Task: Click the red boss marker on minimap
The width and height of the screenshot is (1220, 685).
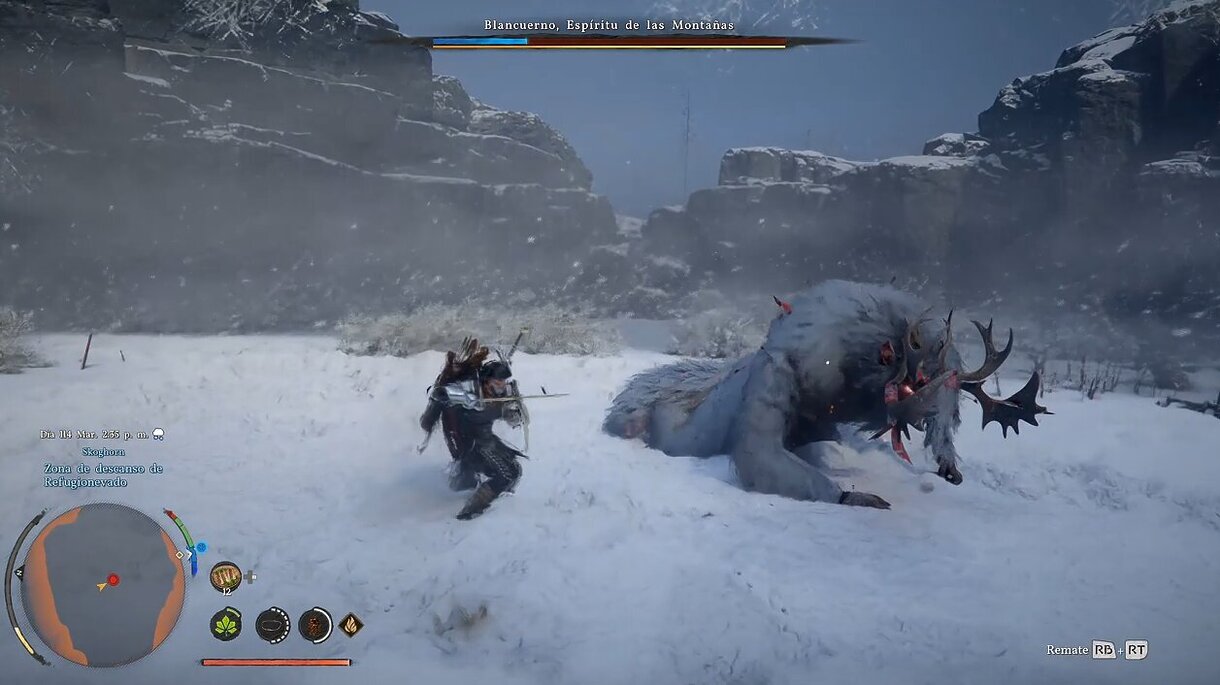Action: (x=113, y=579)
